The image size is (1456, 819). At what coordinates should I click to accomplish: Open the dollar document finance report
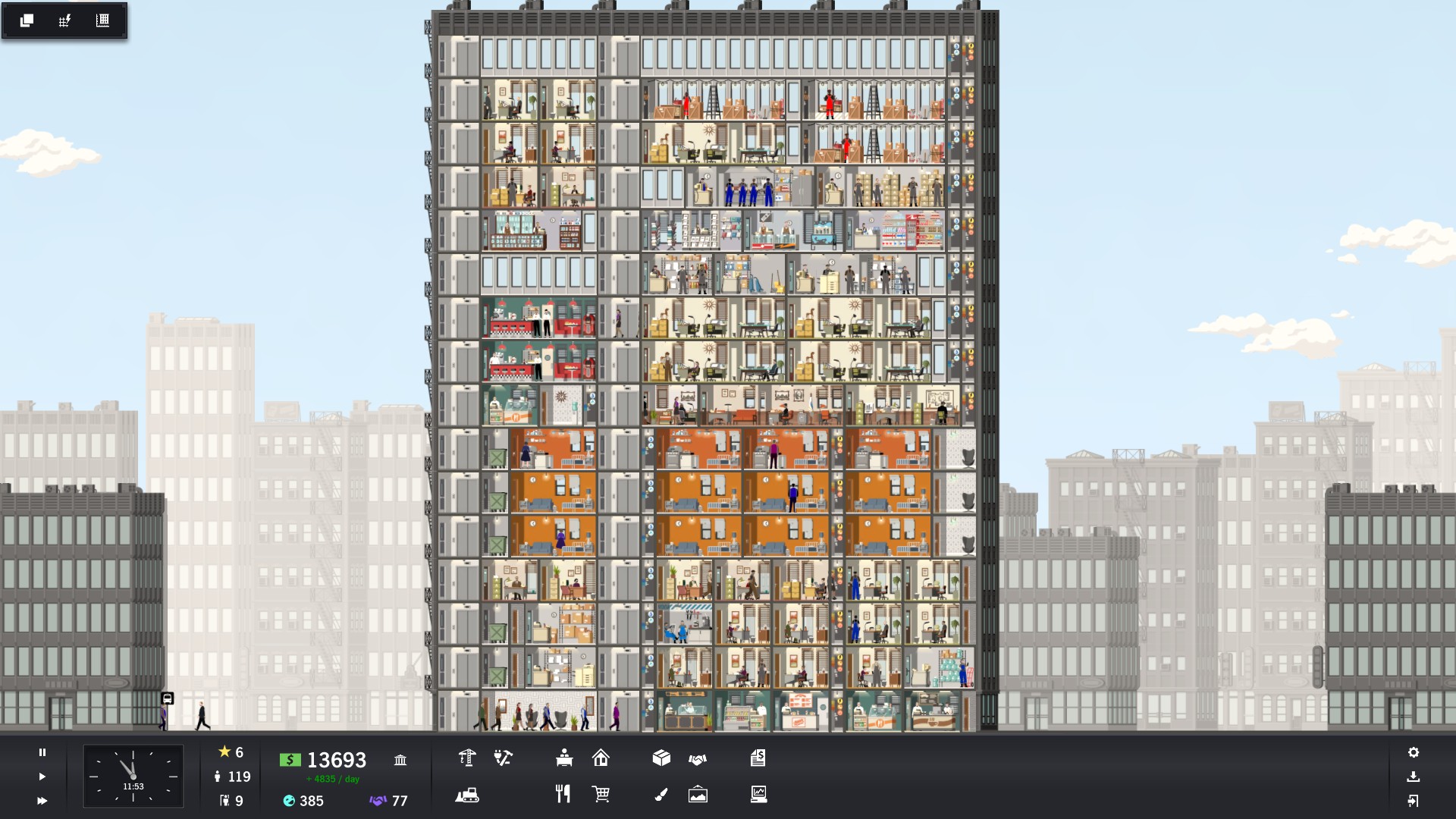pyautogui.click(x=758, y=758)
